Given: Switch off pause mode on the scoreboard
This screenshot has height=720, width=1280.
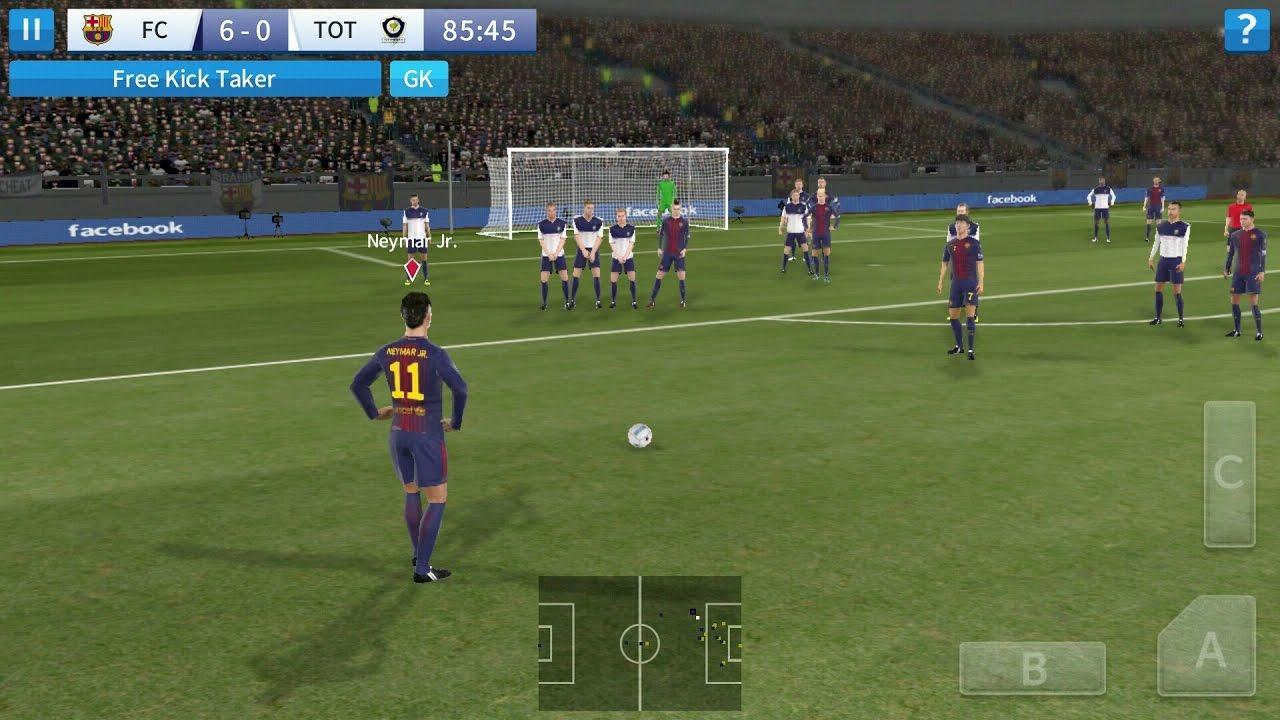Looking at the screenshot, I should pyautogui.click(x=31, y=29).
